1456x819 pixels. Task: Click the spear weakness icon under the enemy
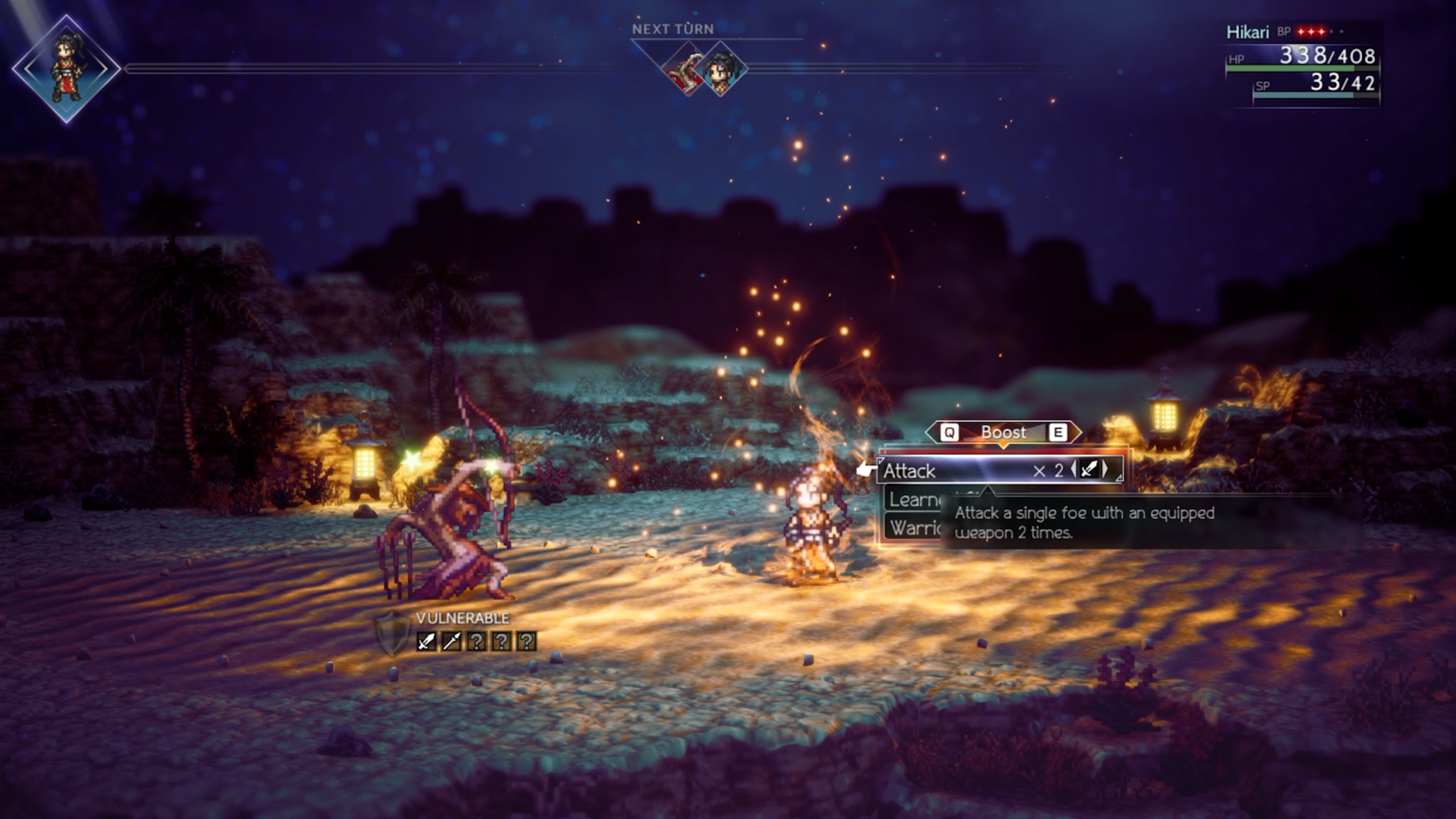[451, 642]
